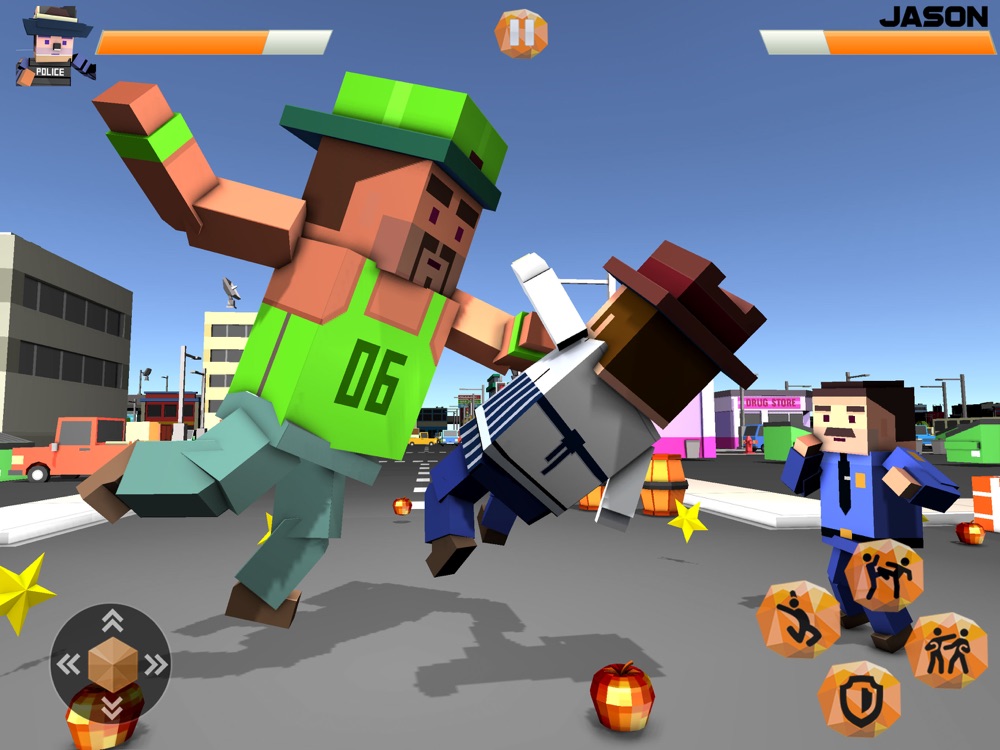
Task: Tap the joystick's down double-arrow
Action: pos(112,706)
